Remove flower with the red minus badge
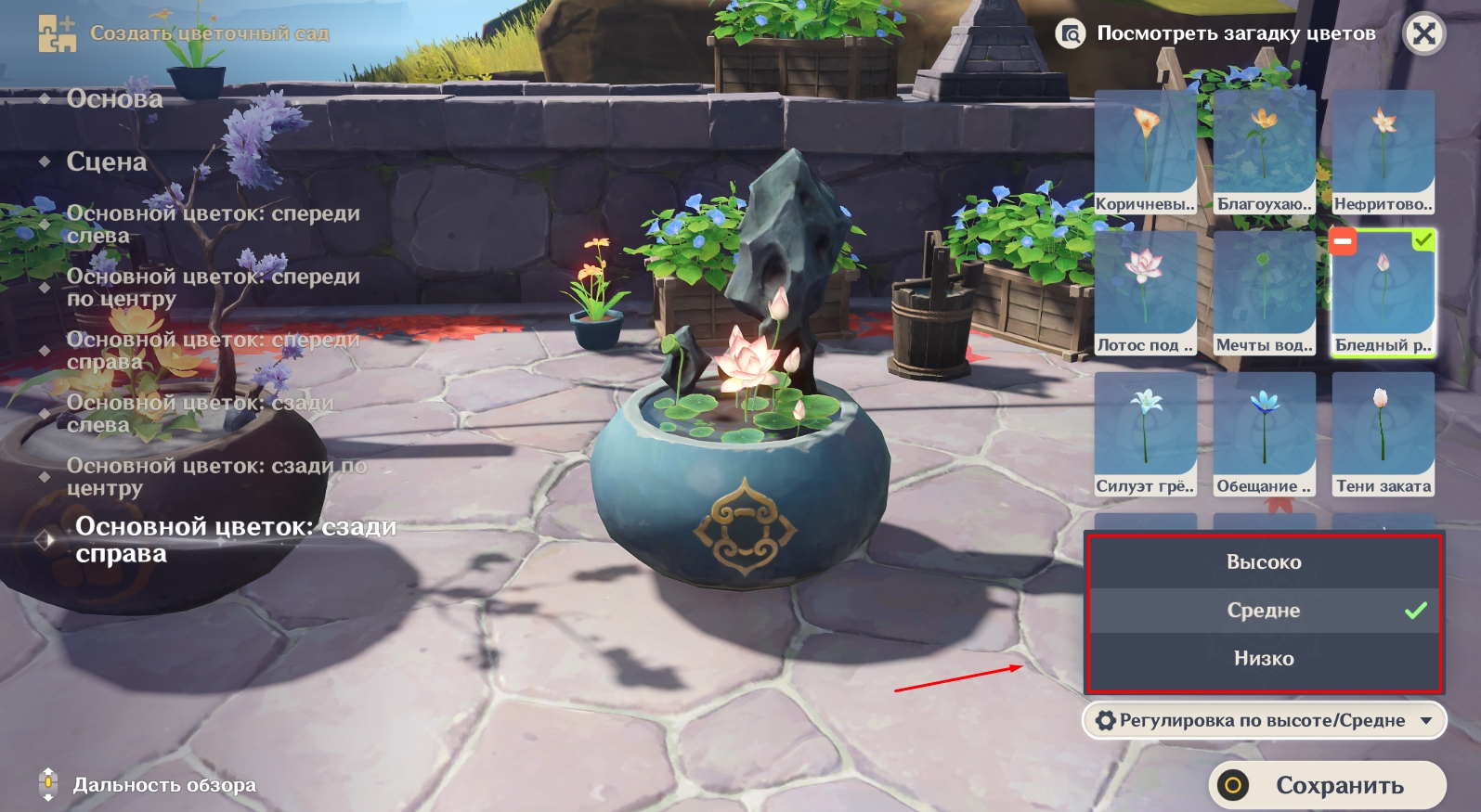 [x=1343, y=242]
